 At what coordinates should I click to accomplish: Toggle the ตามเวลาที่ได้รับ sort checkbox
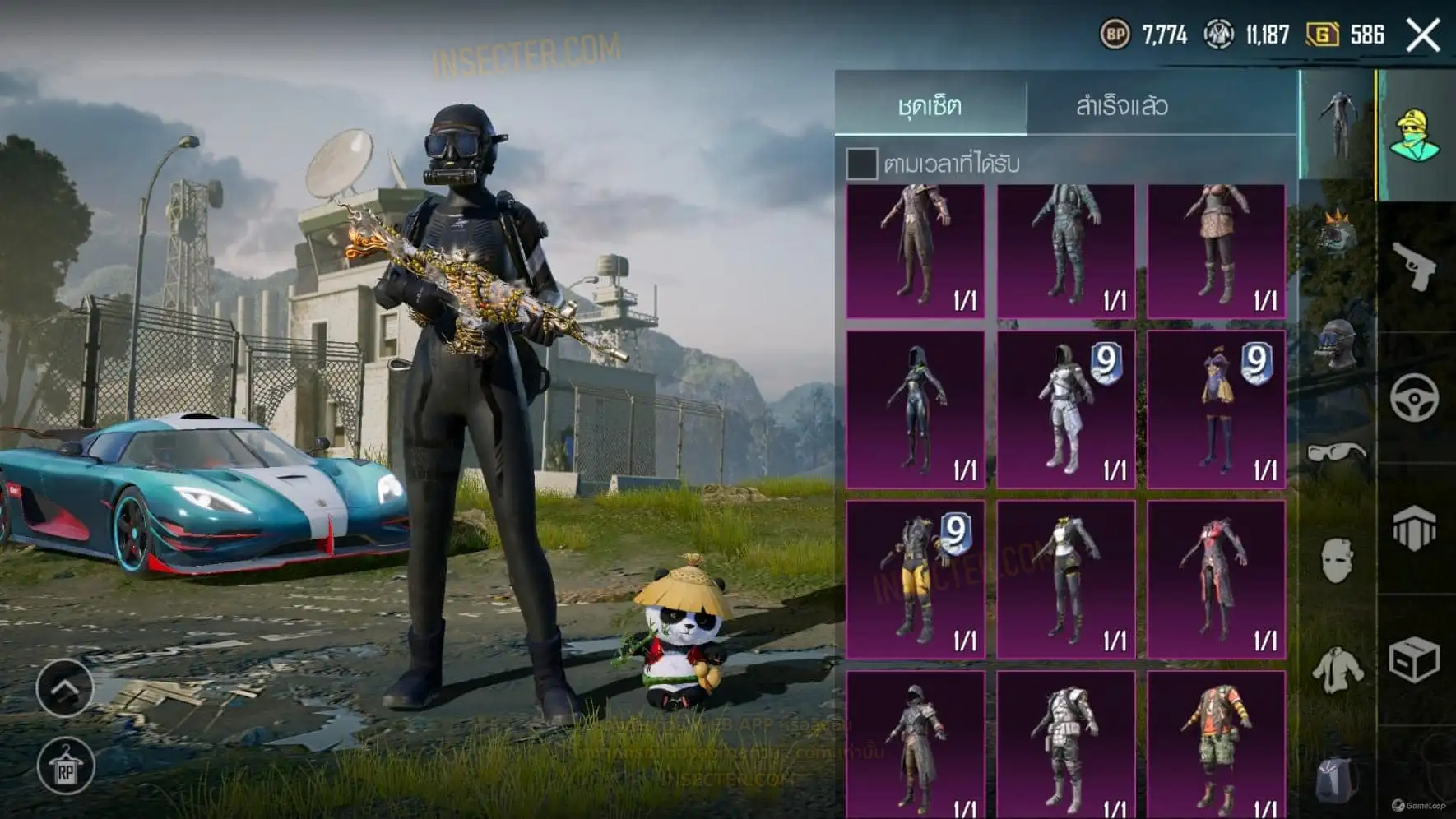click(x=861, y=164)
